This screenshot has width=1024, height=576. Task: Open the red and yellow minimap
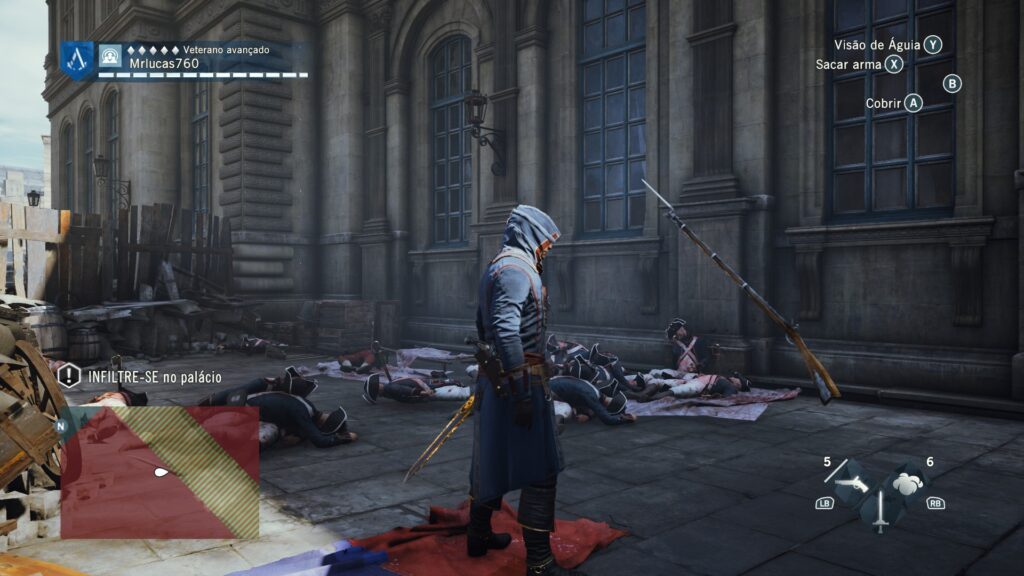click(x=160, y=472)
